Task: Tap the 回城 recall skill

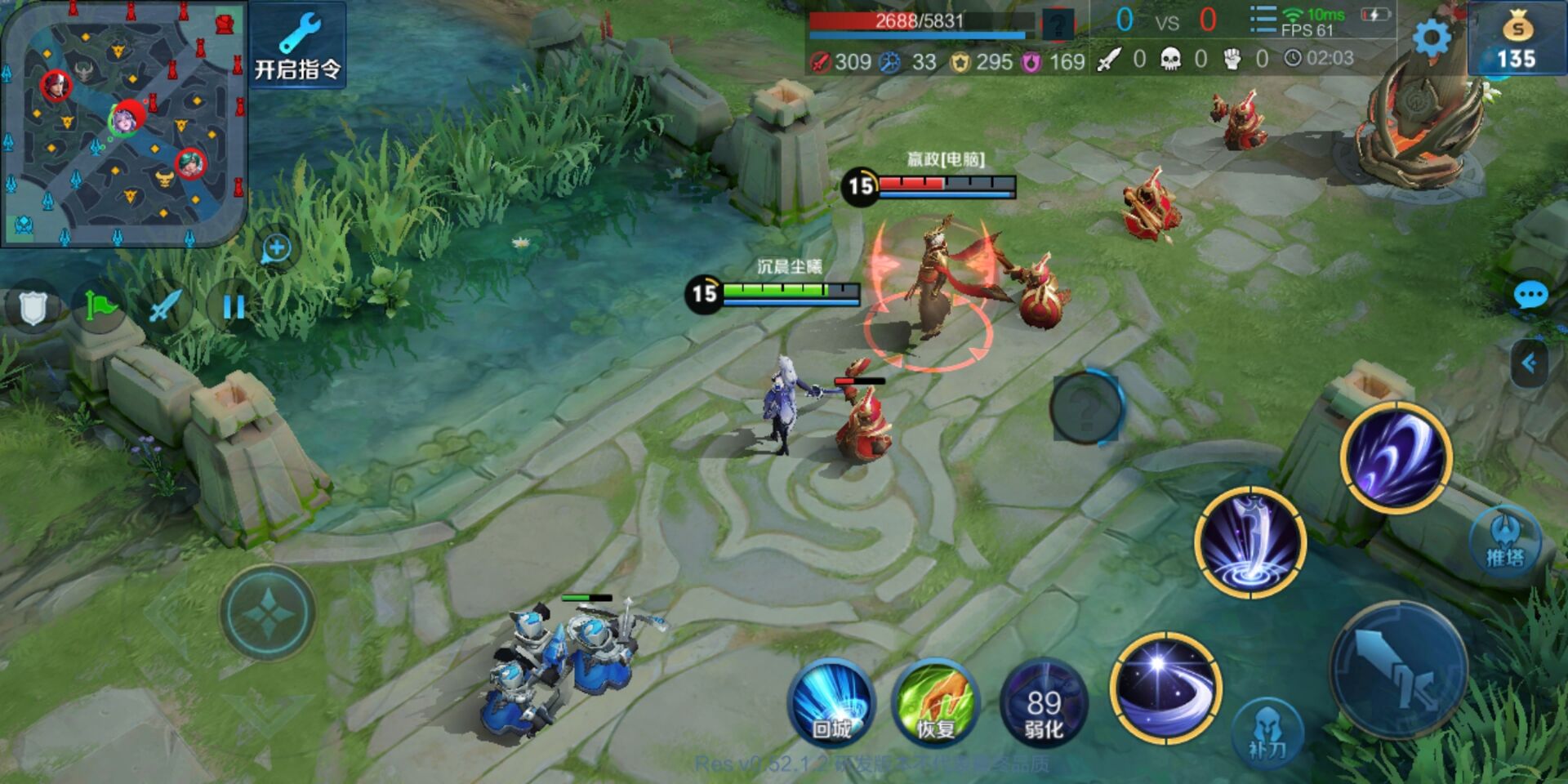Action: point(831,704)
